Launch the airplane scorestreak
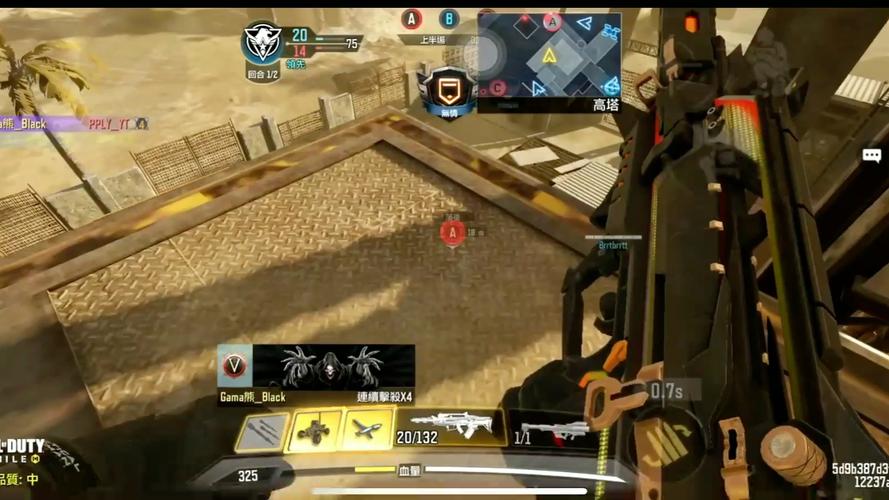This screenshot has width=889, height=500. (364, 432)
